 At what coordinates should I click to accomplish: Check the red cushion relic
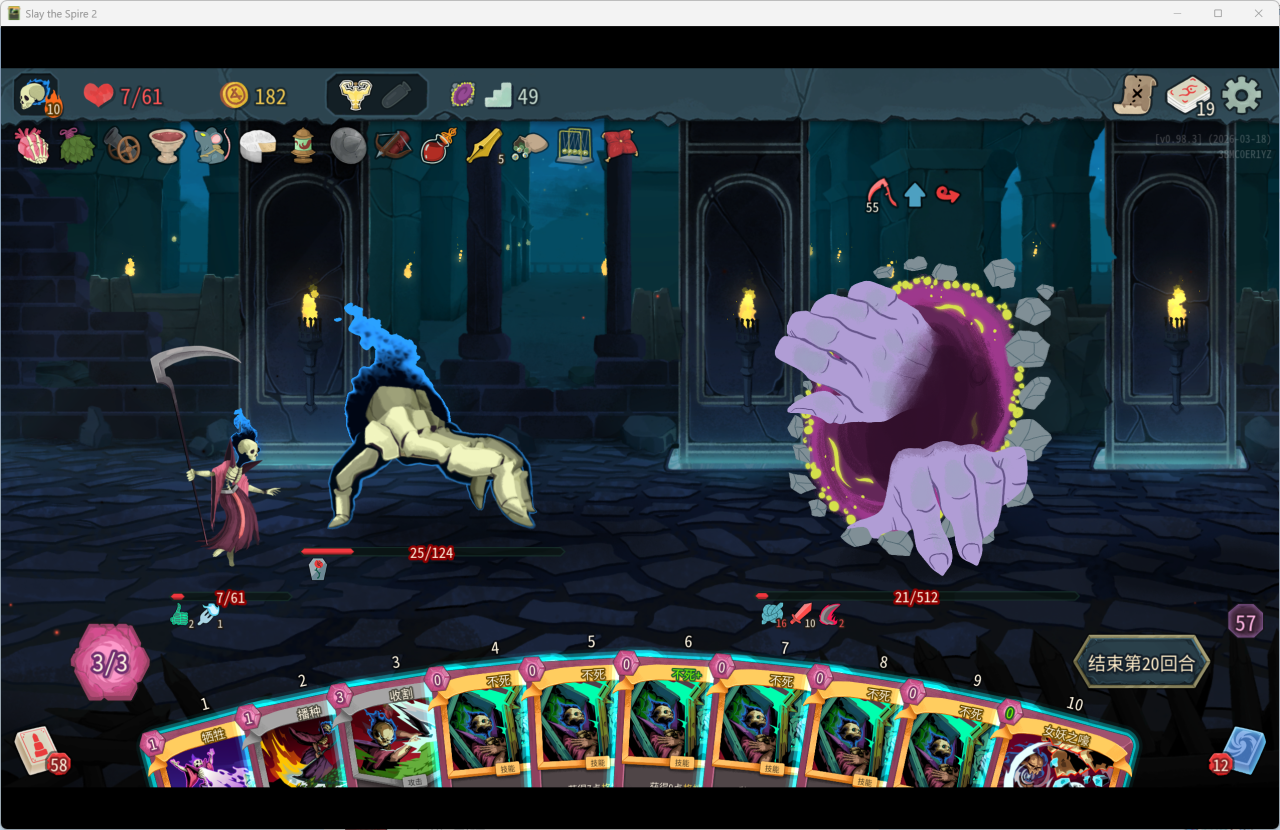(x=620, y=146)
